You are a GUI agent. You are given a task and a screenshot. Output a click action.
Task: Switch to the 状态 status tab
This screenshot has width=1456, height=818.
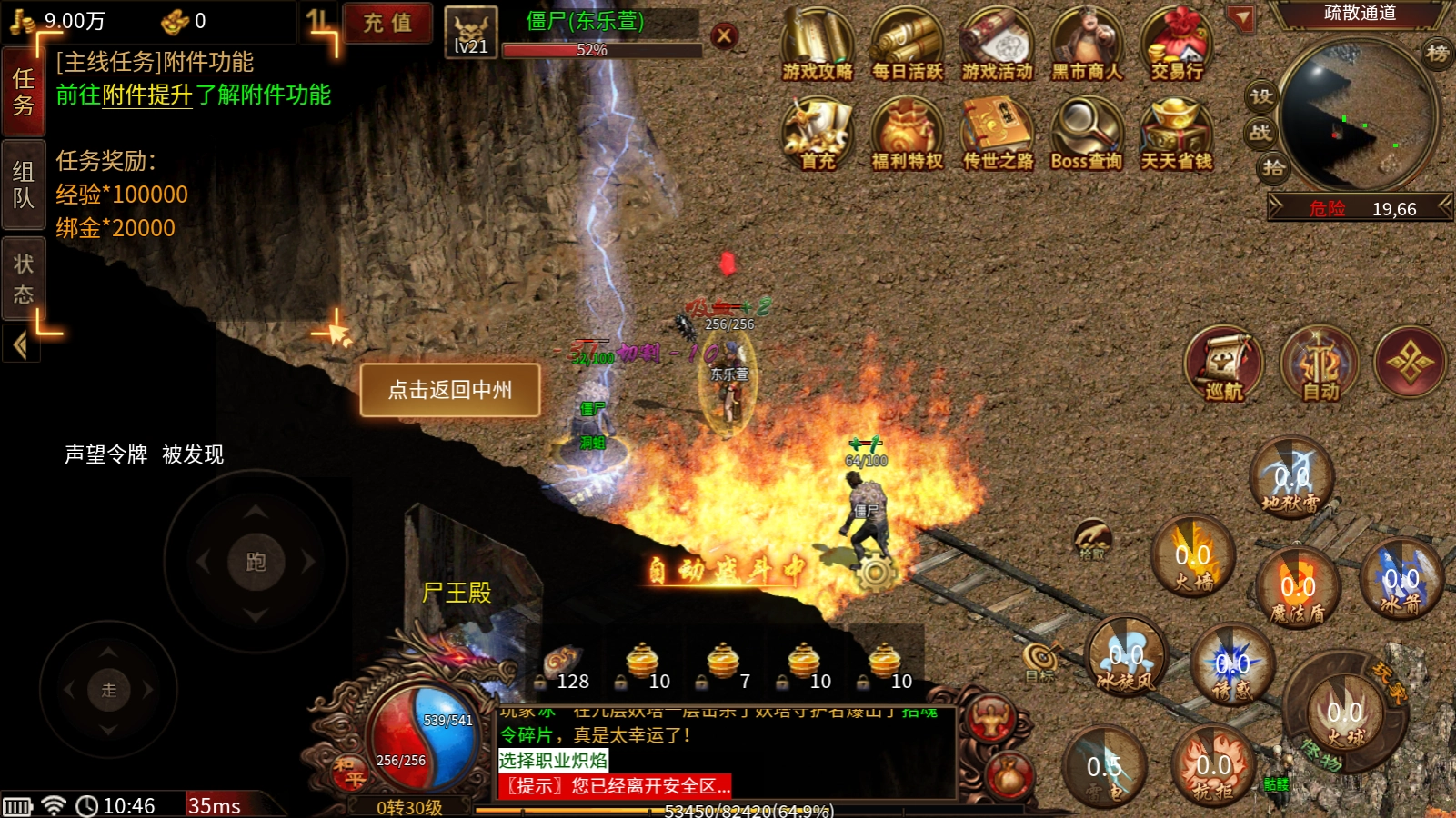click(x=23, y=278)
